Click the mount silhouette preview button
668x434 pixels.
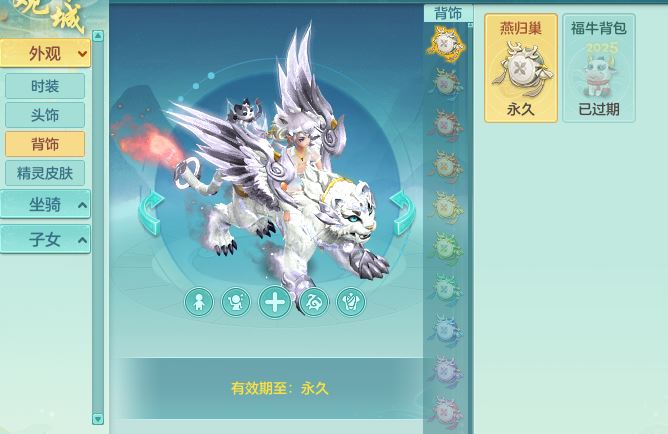(313, 302)
